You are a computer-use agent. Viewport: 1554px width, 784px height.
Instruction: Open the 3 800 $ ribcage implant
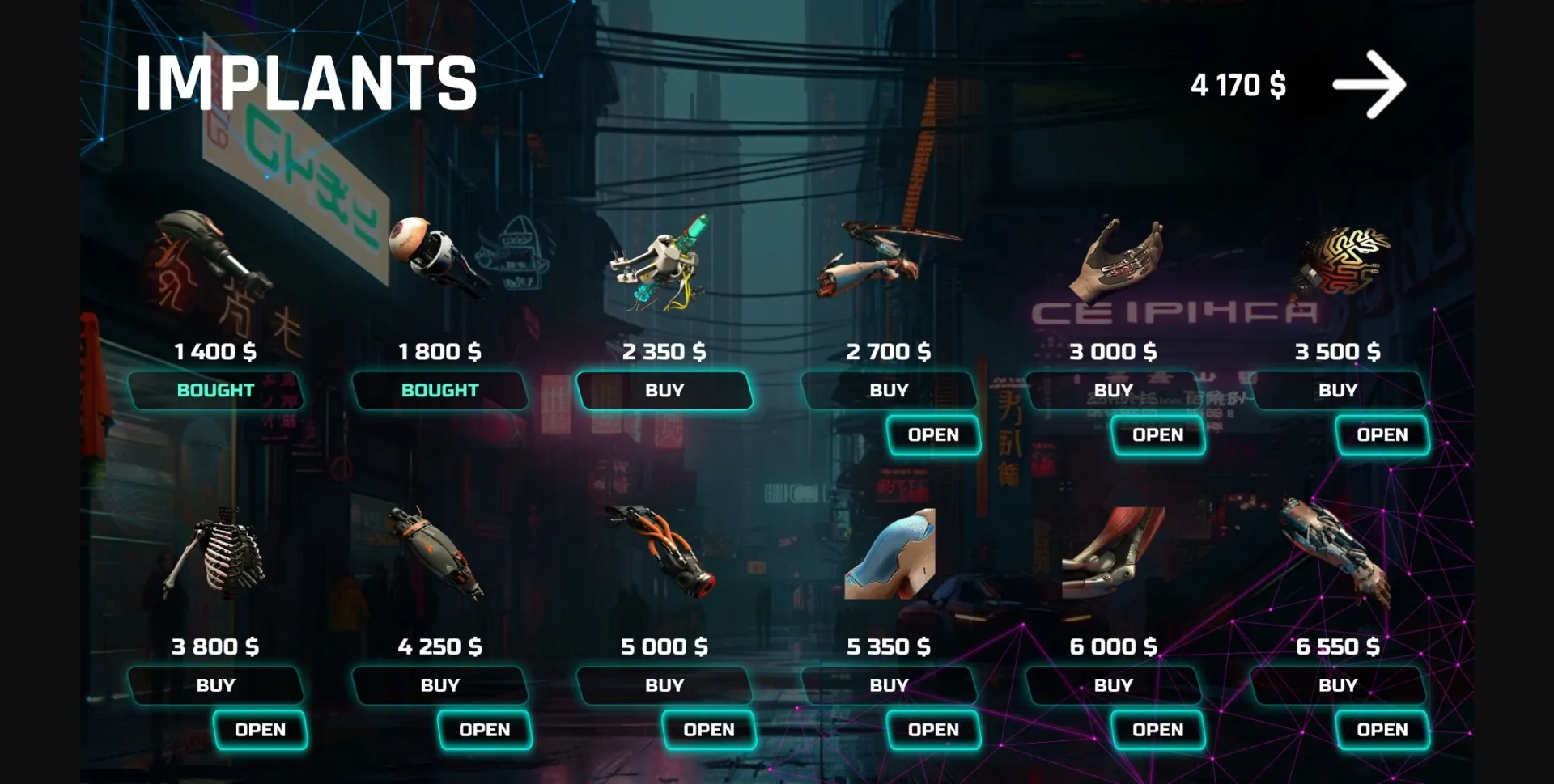260,730
